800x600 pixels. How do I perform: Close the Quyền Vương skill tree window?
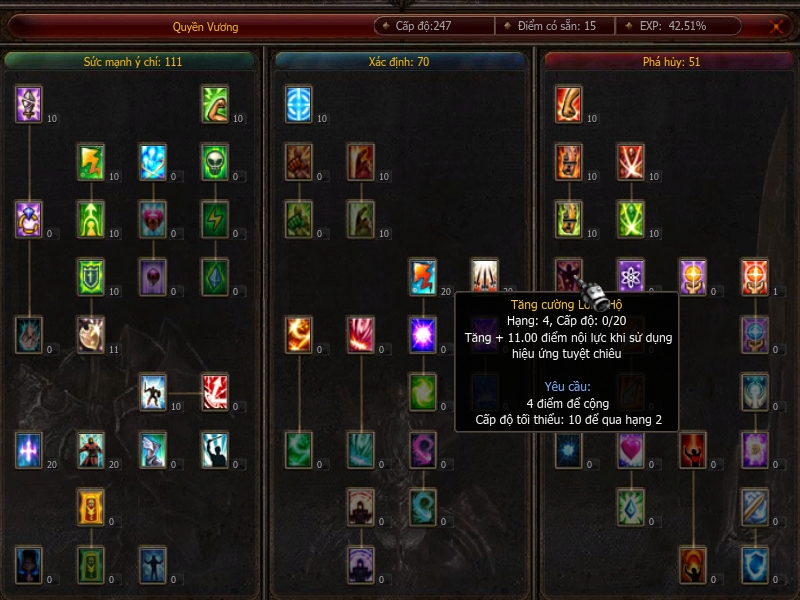[776, 27]
